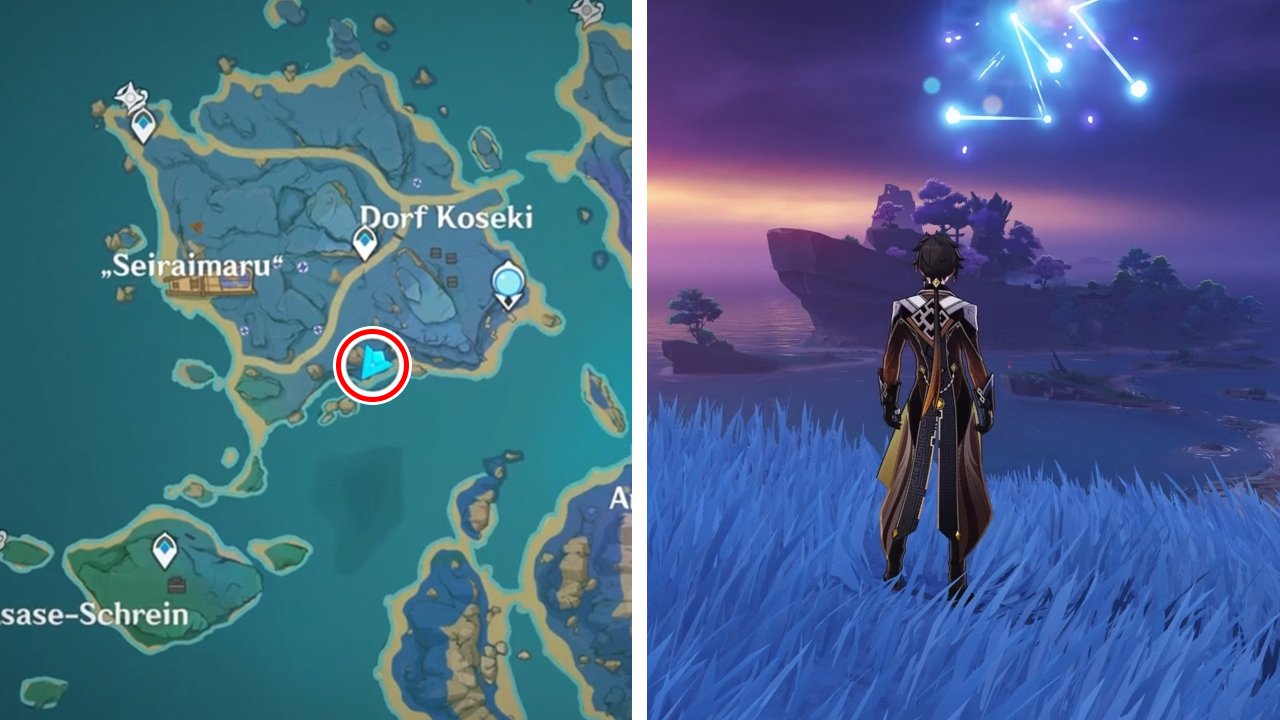Image resolution: width=1280 pixels, height=720 pixels.
Task: Click the white star marker above the northwest waypoint
Action: (x=131, y=96)
